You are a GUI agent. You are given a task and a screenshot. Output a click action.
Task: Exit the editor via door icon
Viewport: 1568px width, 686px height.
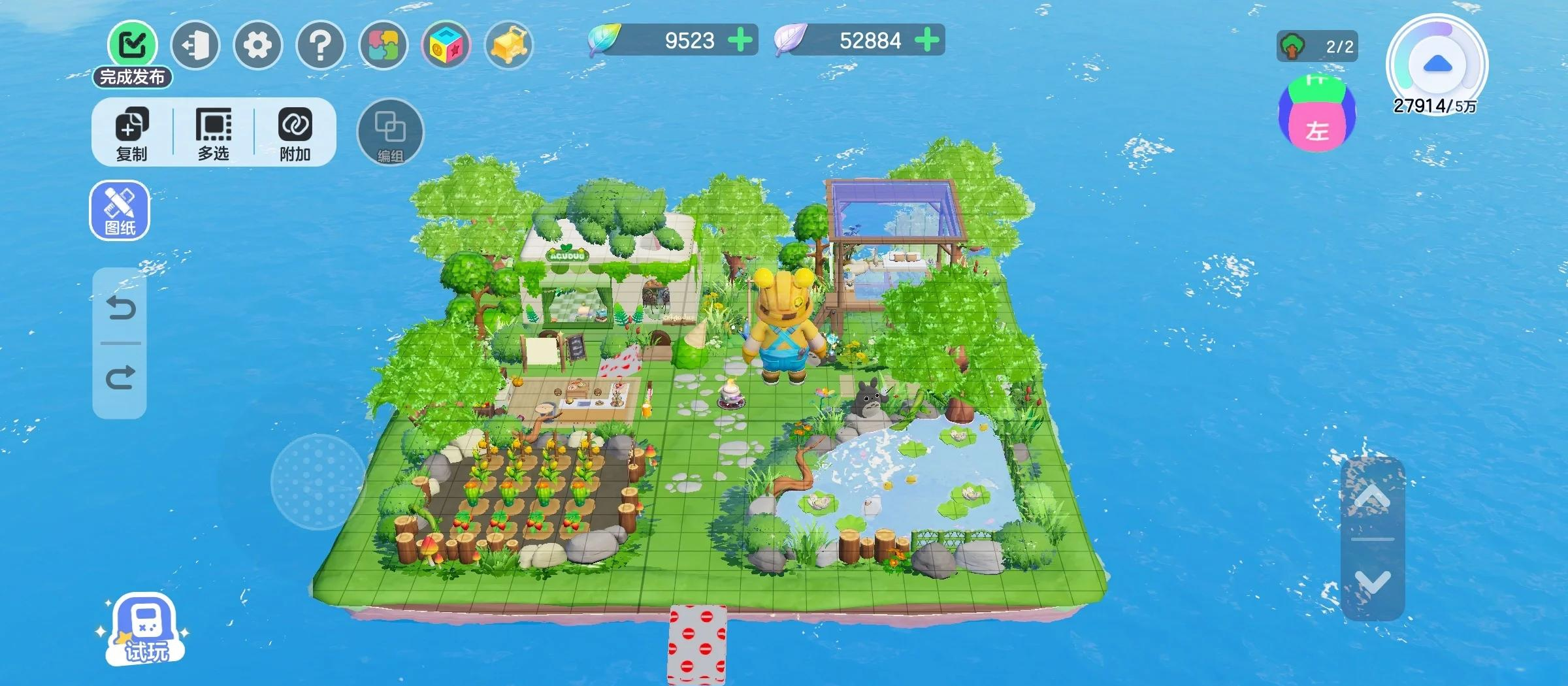195,45
